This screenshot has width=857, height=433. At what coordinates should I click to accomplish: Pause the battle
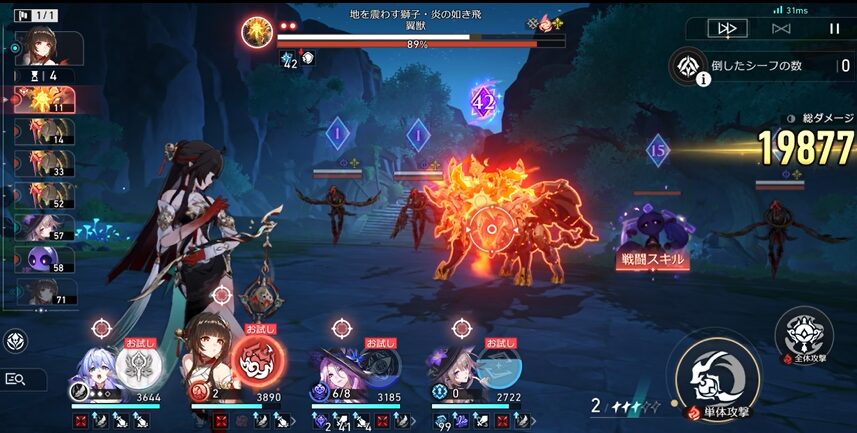pos(834,28)
